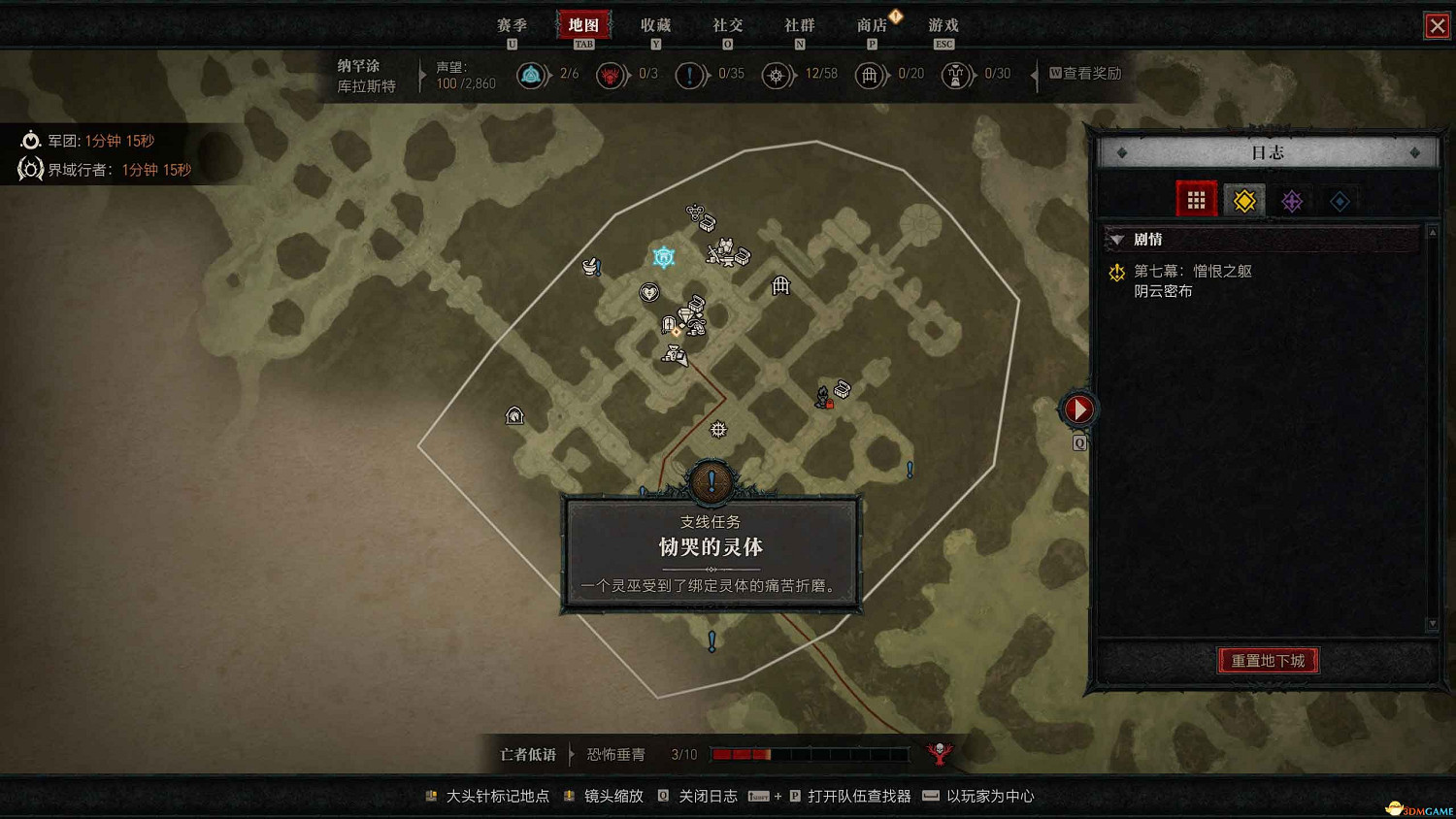Switch to the yellow quest diamond tab in journal
Screen dimensions: 1456x819
pyautogui.click(x=1243, y=200)
